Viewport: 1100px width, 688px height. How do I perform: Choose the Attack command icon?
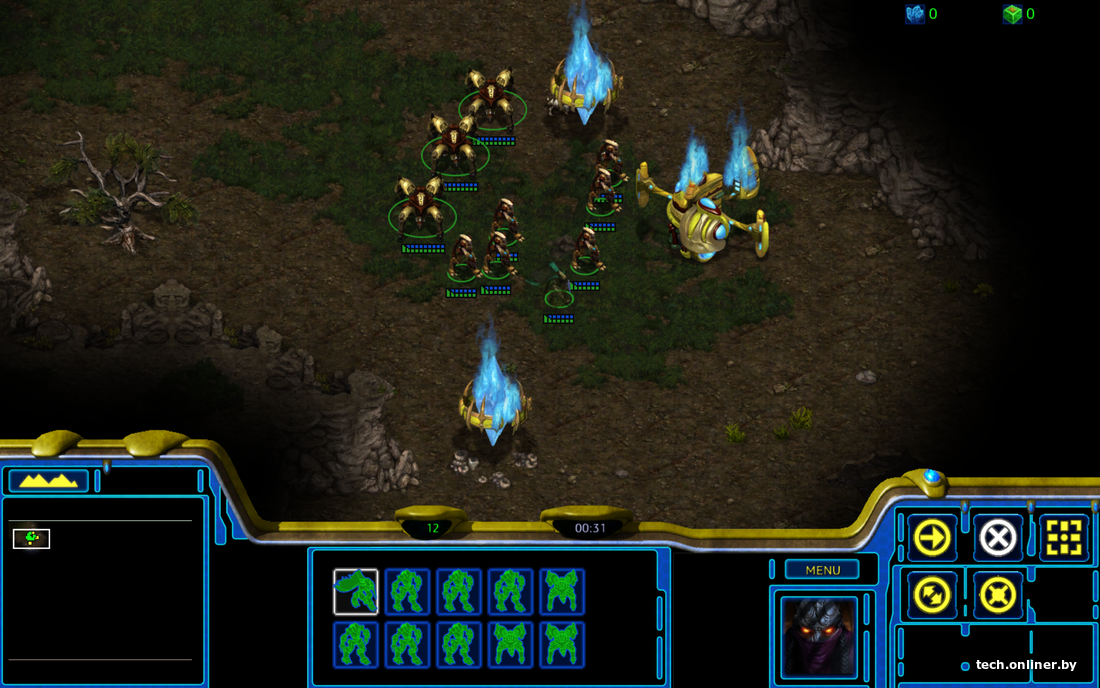click(1063, 538)
